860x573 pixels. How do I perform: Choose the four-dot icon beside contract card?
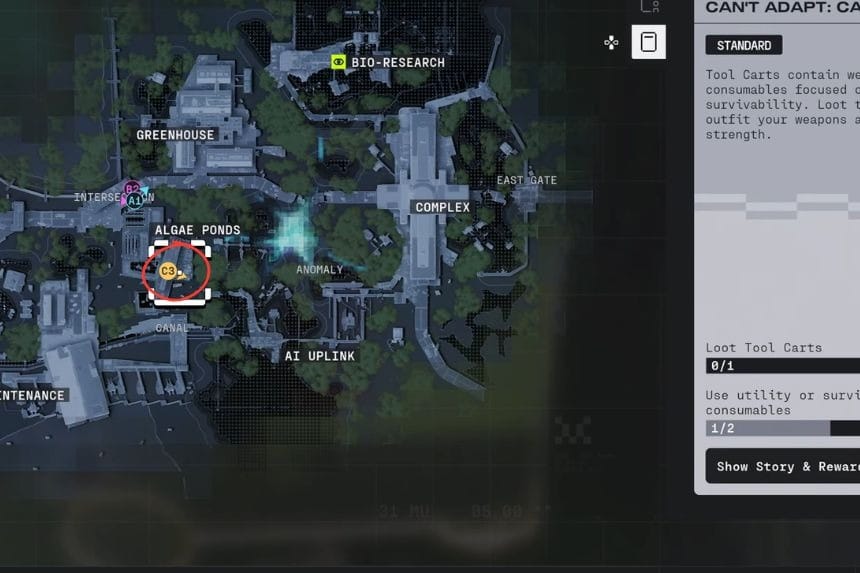611,42
